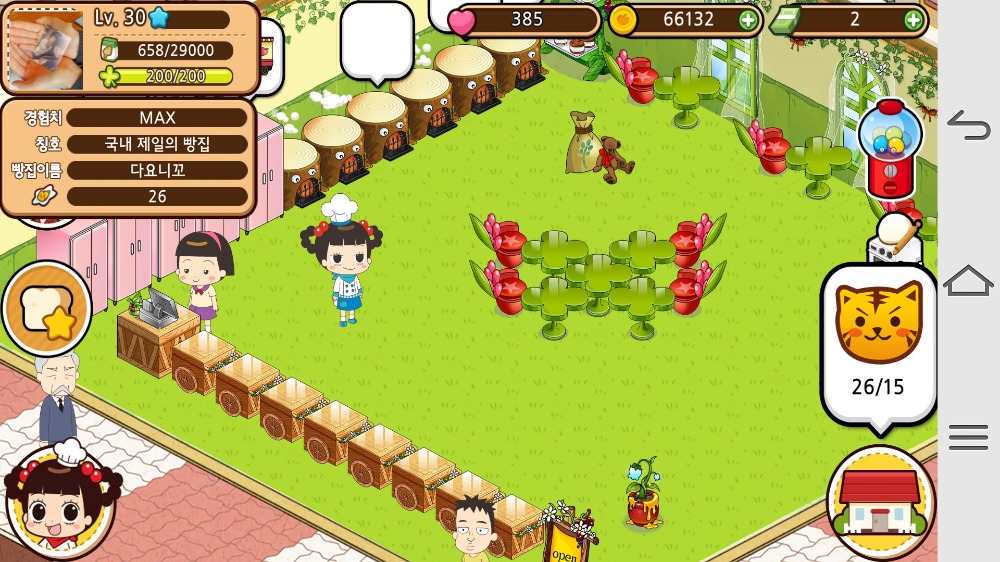Tap the Android back button
The width and height of the screenshot is (1000, 562).
pyautogui.click(x=968, y=125)
